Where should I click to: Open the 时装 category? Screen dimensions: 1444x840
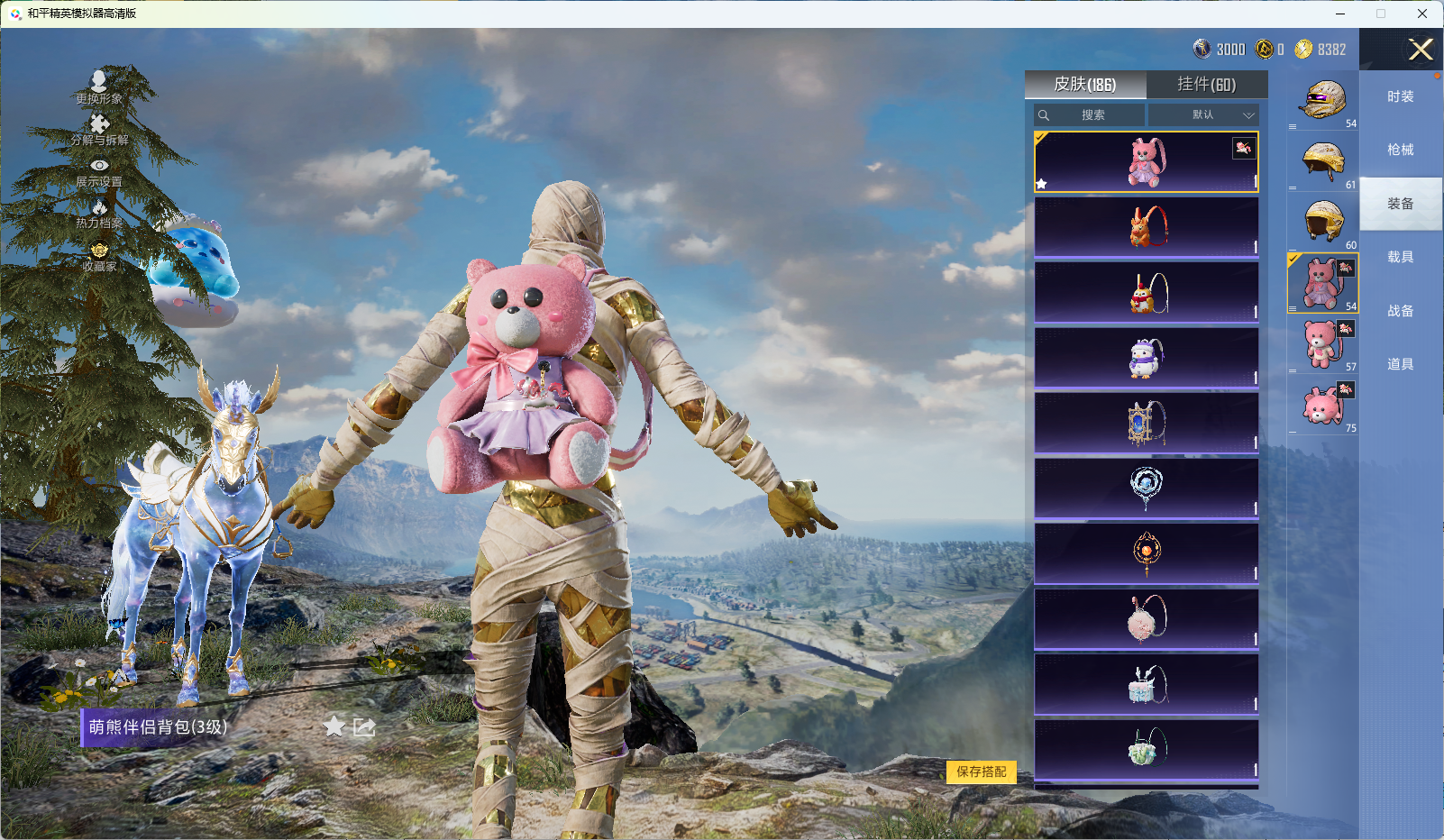point(1400,97)
